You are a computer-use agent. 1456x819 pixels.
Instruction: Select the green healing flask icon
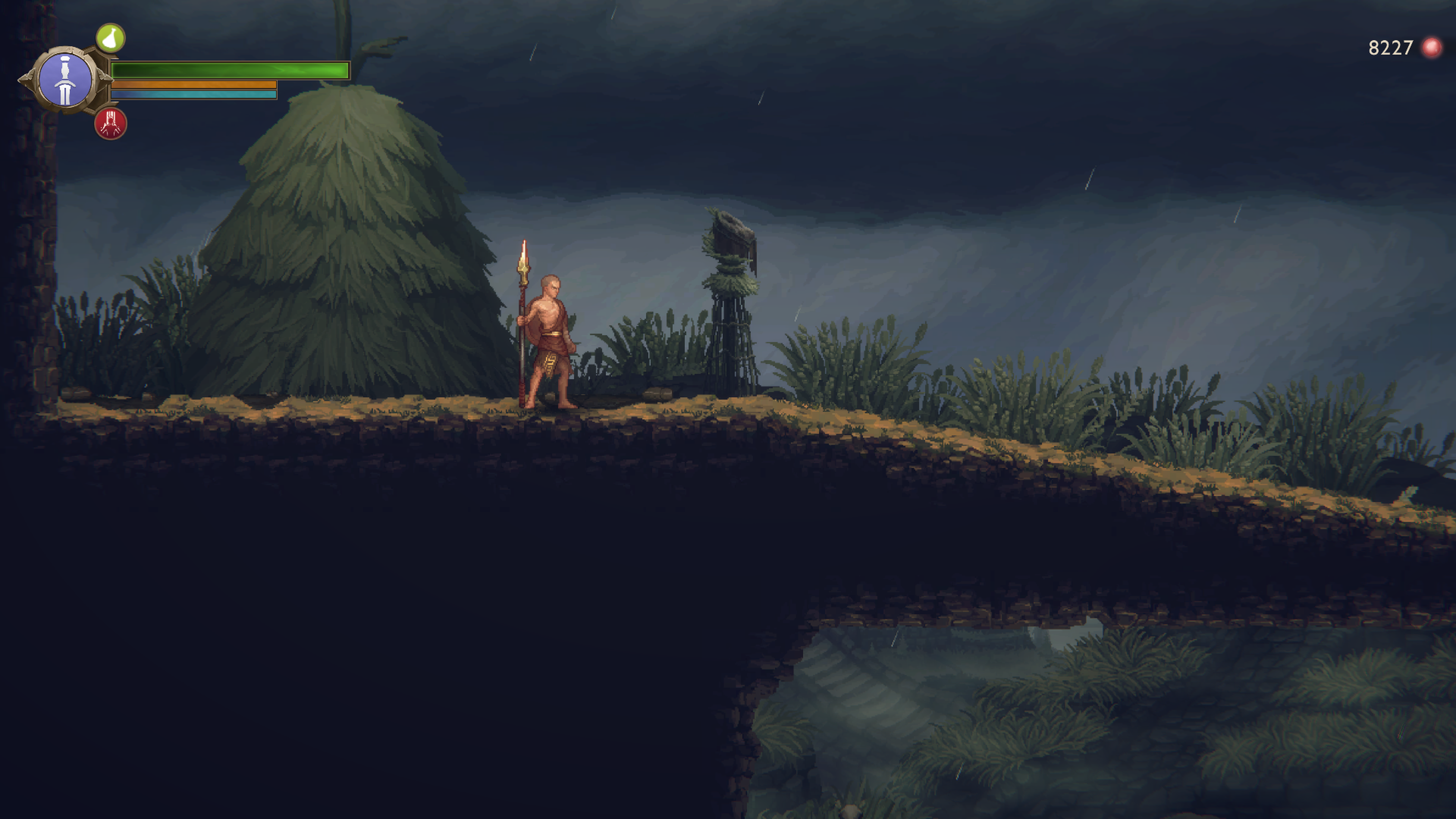[x=110, y=38]
